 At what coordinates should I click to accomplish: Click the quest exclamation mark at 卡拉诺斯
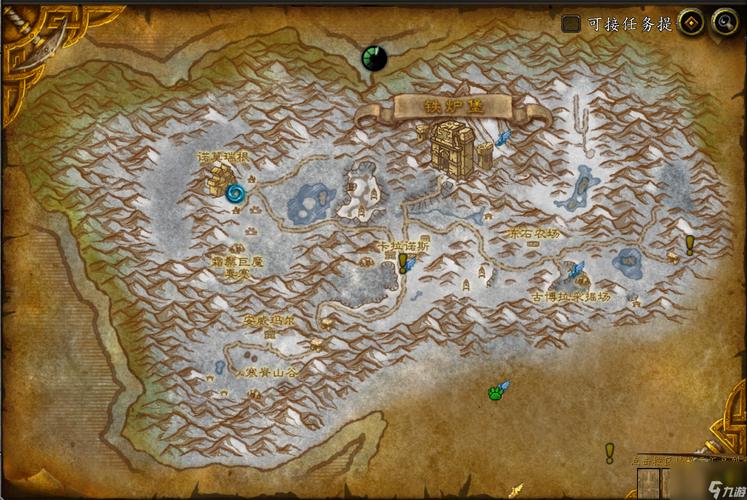pos(402,262)
